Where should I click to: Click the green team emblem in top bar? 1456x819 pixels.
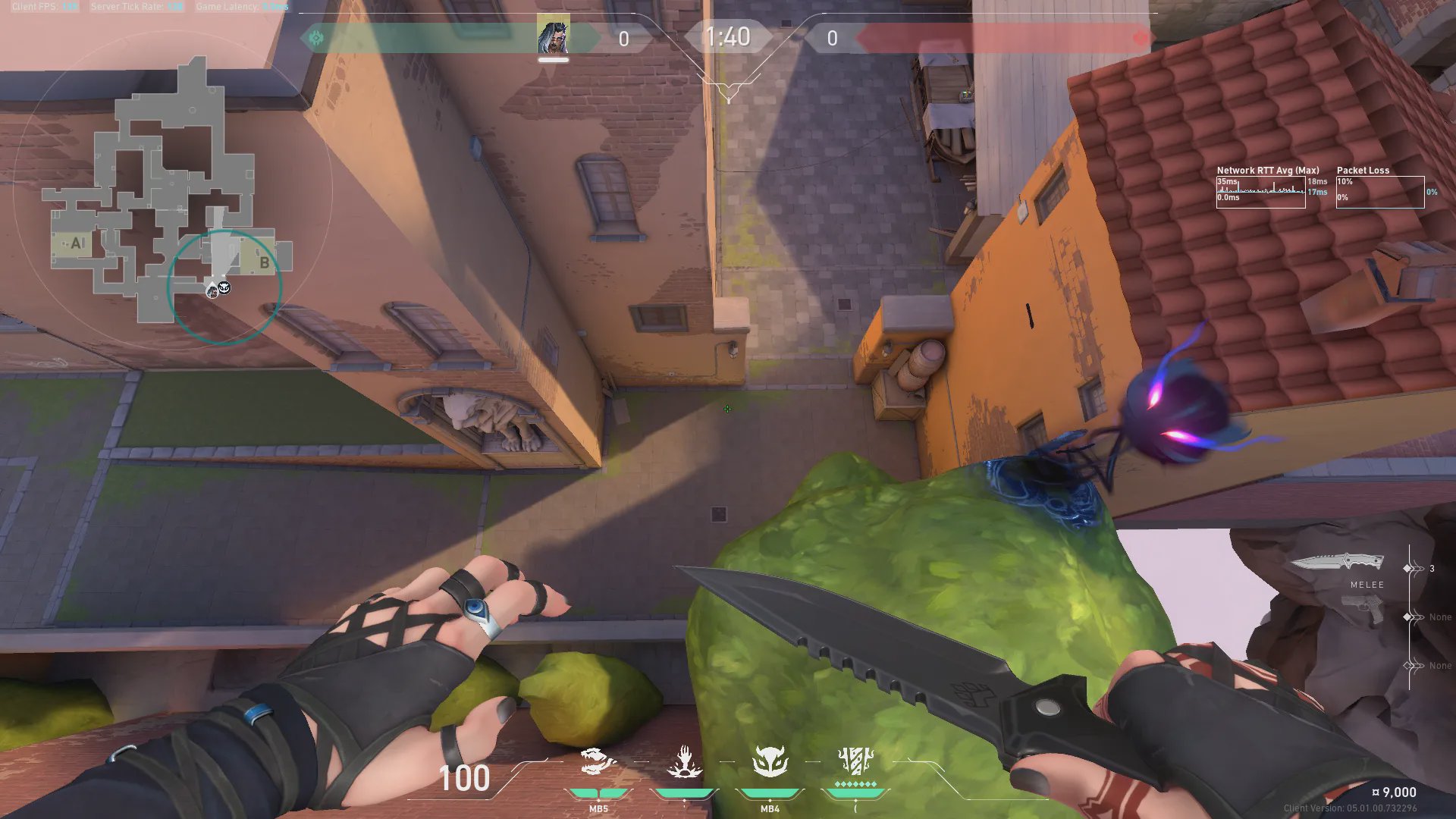(316, 38)
